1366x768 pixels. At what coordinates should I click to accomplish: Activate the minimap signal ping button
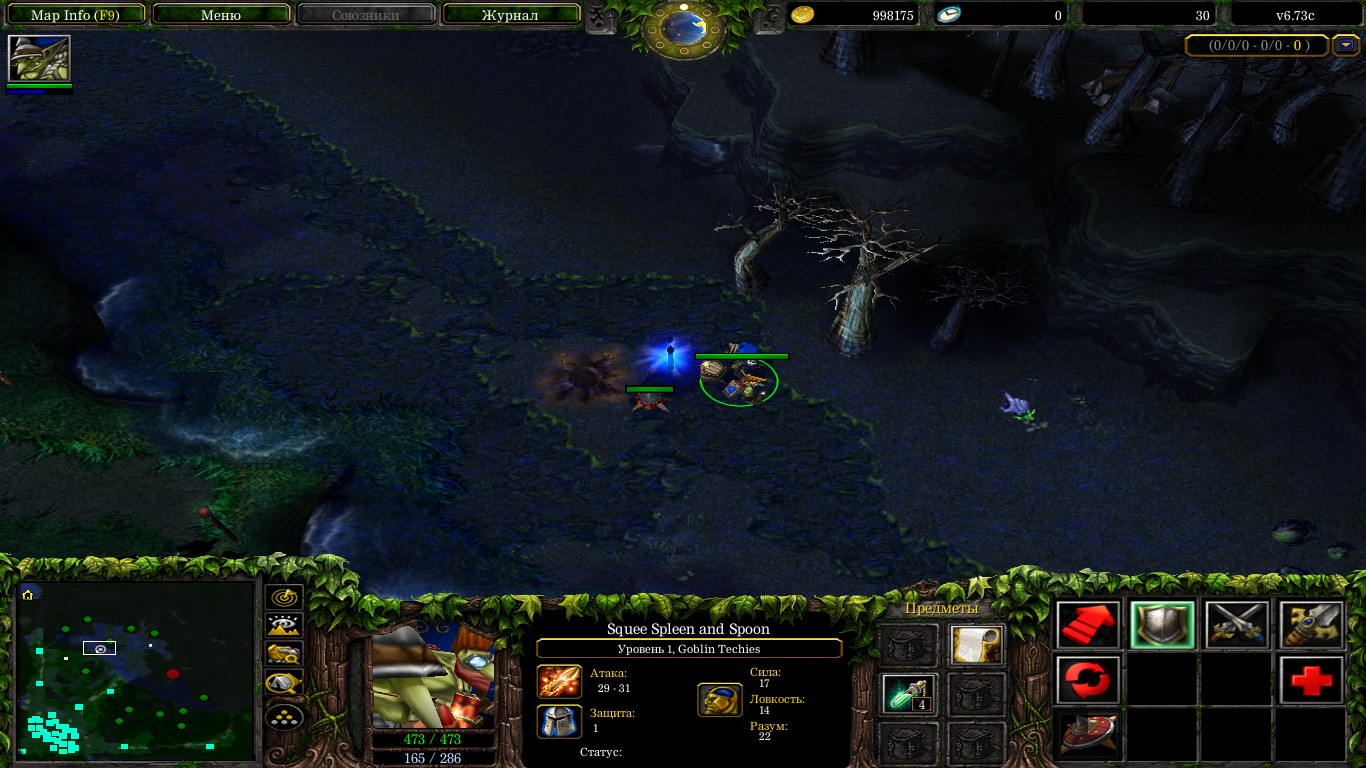point(285,597)
